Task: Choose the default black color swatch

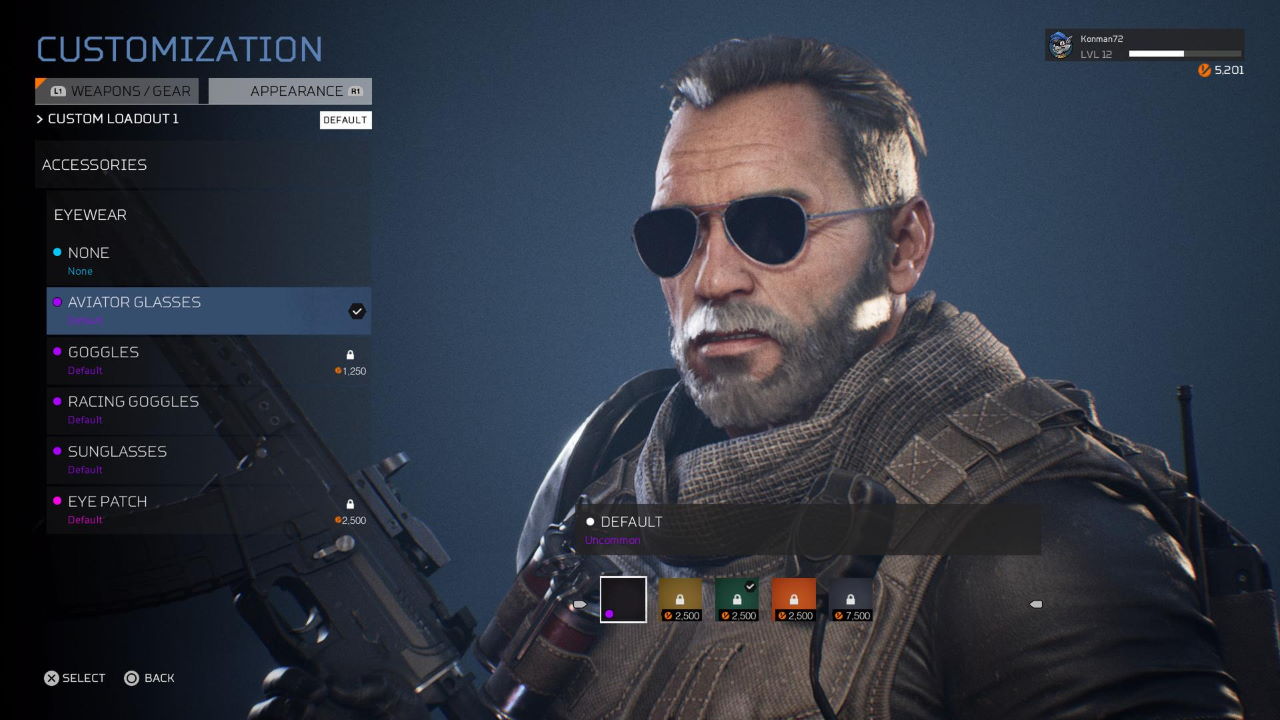Action: 623,600
